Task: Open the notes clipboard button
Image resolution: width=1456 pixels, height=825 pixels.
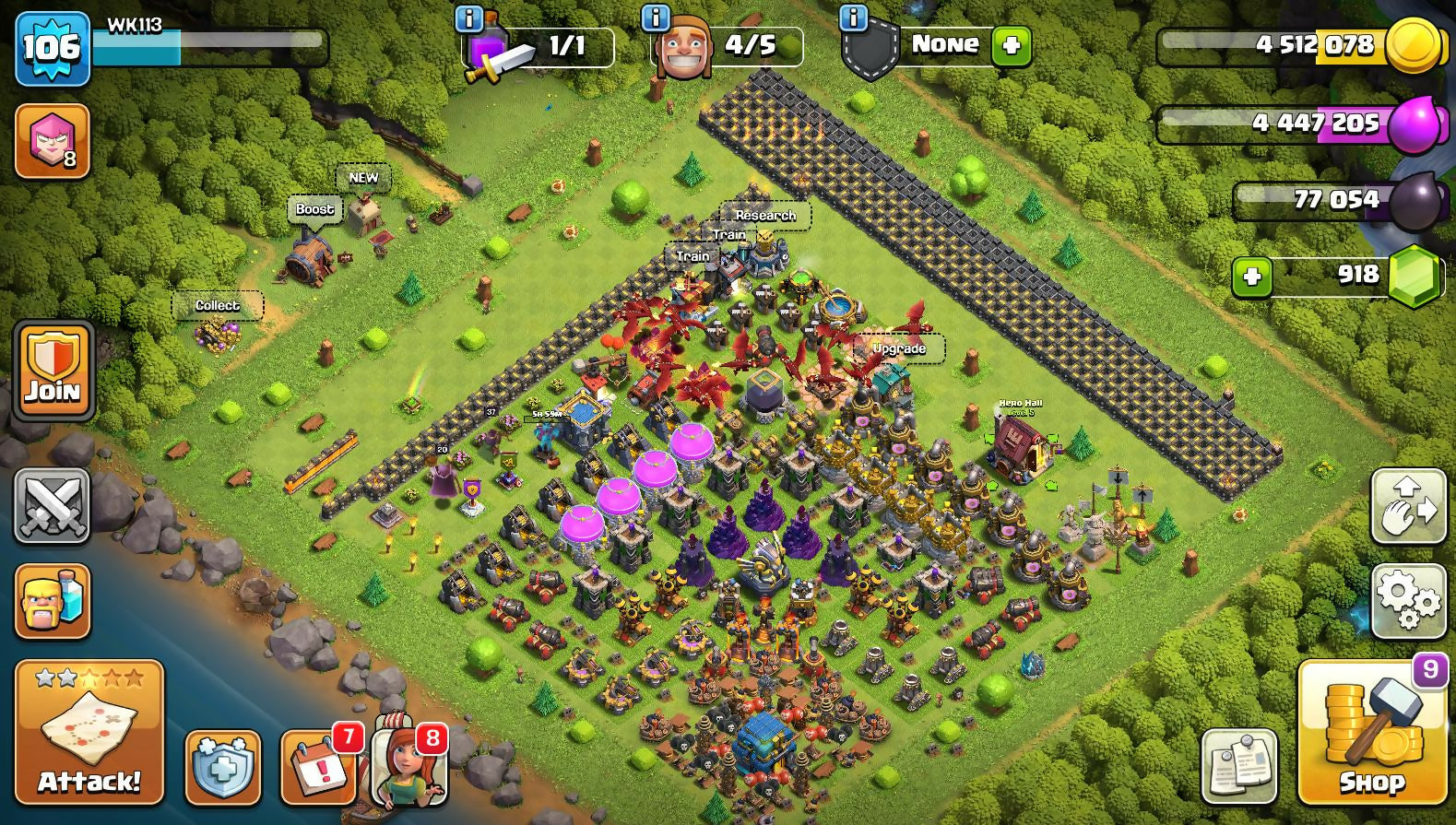Action: [x=1239, y=765]
